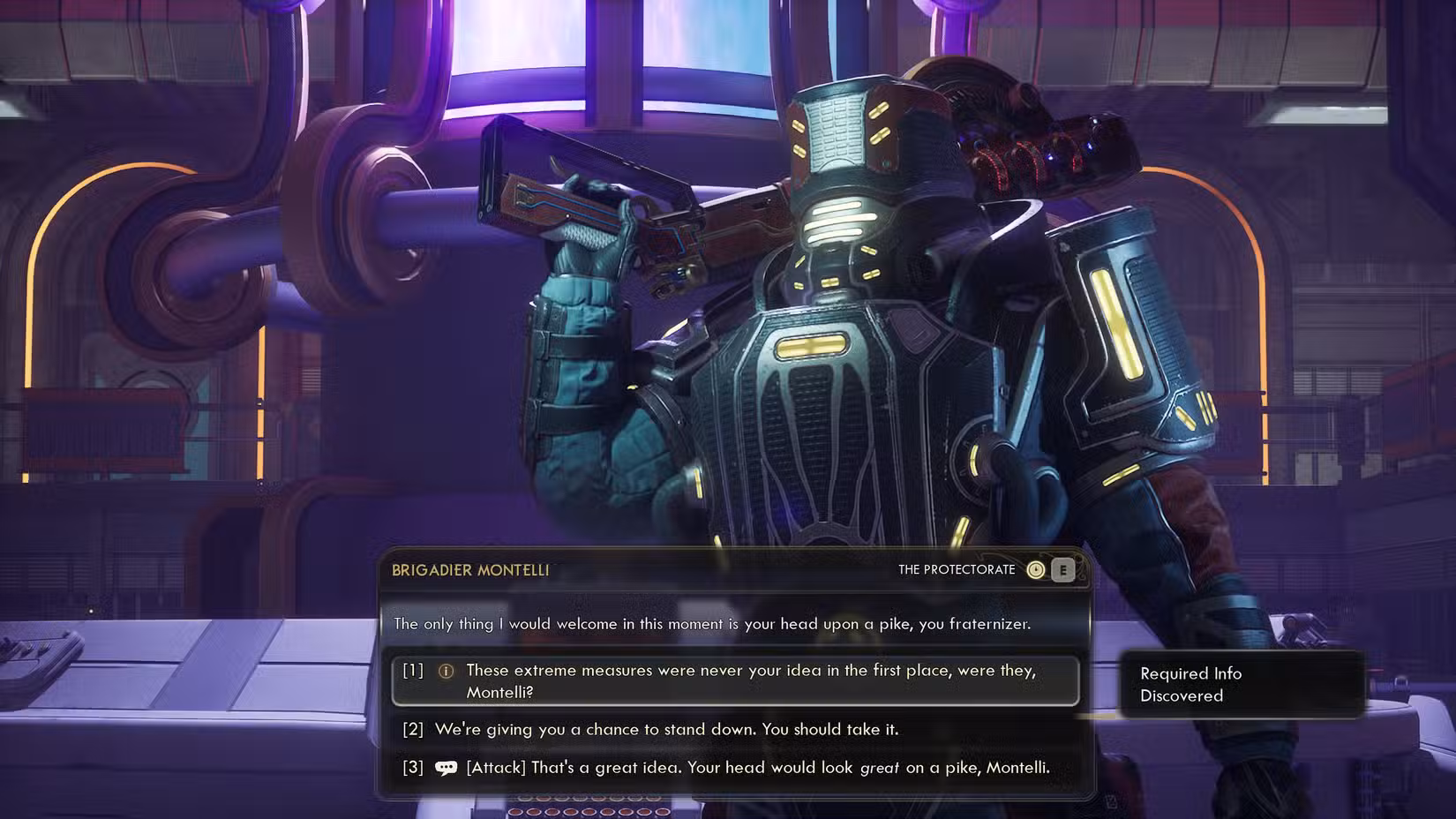Viewport: 1456px width, 819px height.
Task: Pick the [Attack] response about Montelli's head
Action: [757, 768]
